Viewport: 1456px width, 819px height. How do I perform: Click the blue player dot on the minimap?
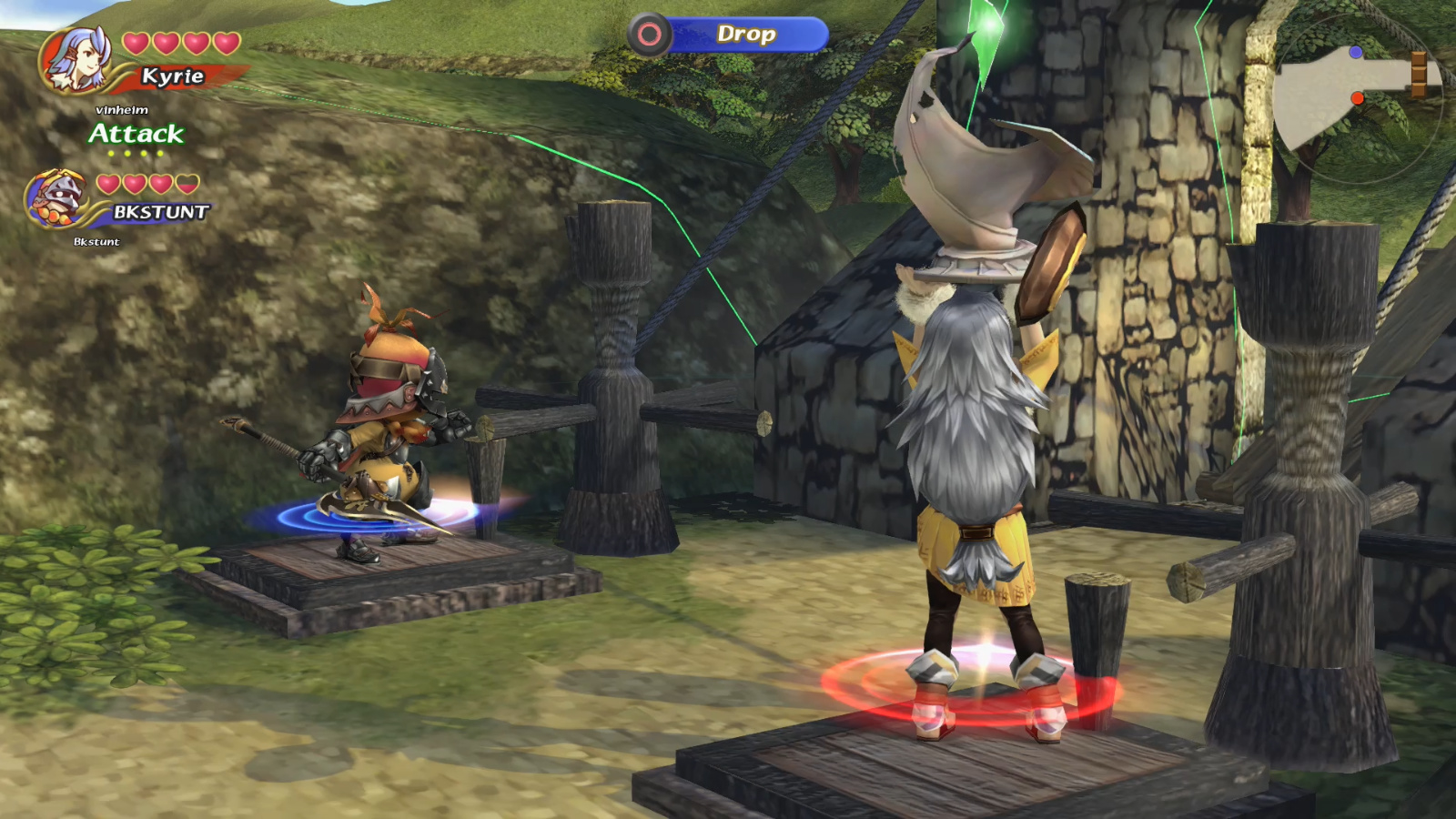(1358, 54)
